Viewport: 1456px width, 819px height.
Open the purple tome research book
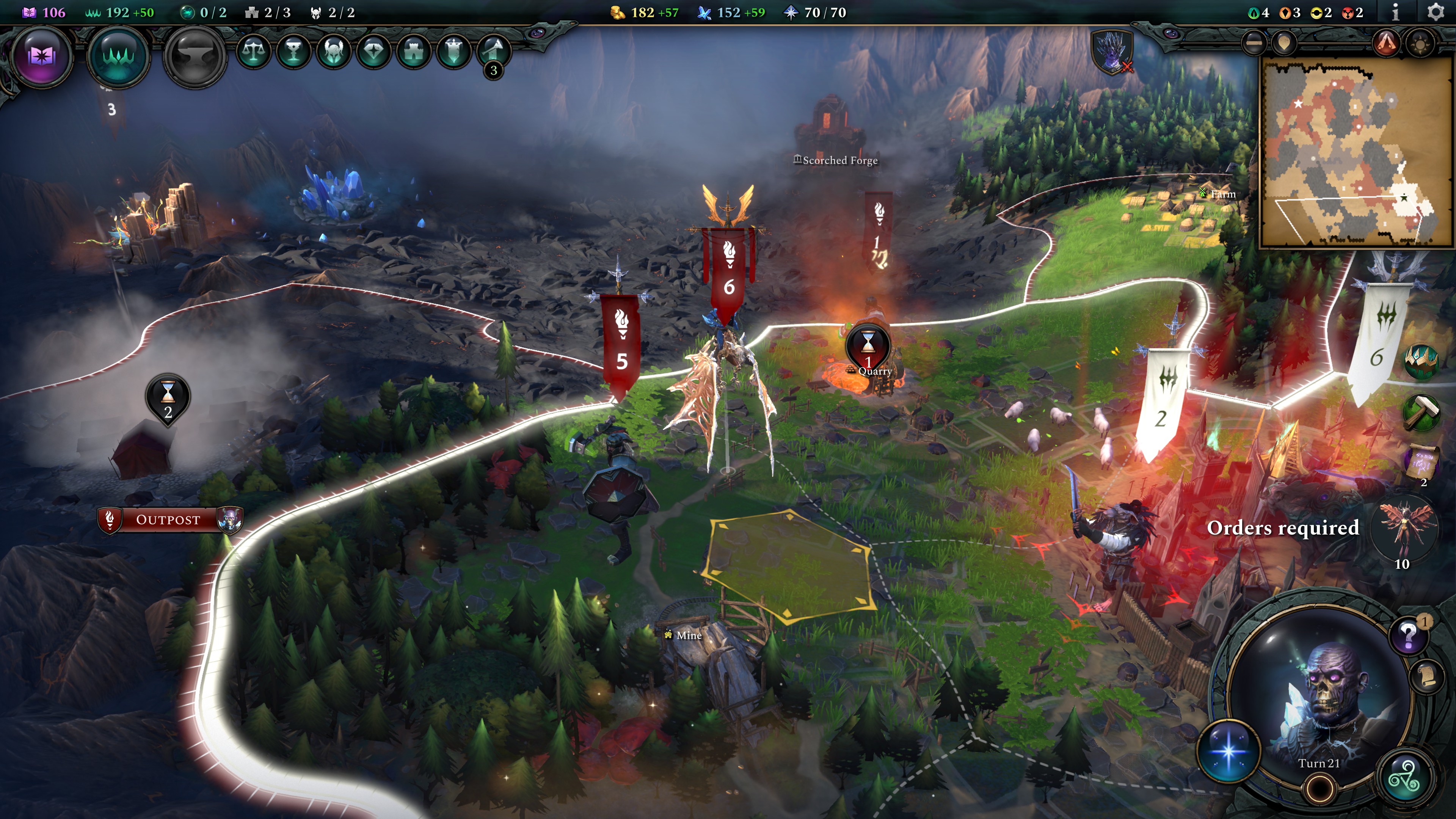pos(41,56)
